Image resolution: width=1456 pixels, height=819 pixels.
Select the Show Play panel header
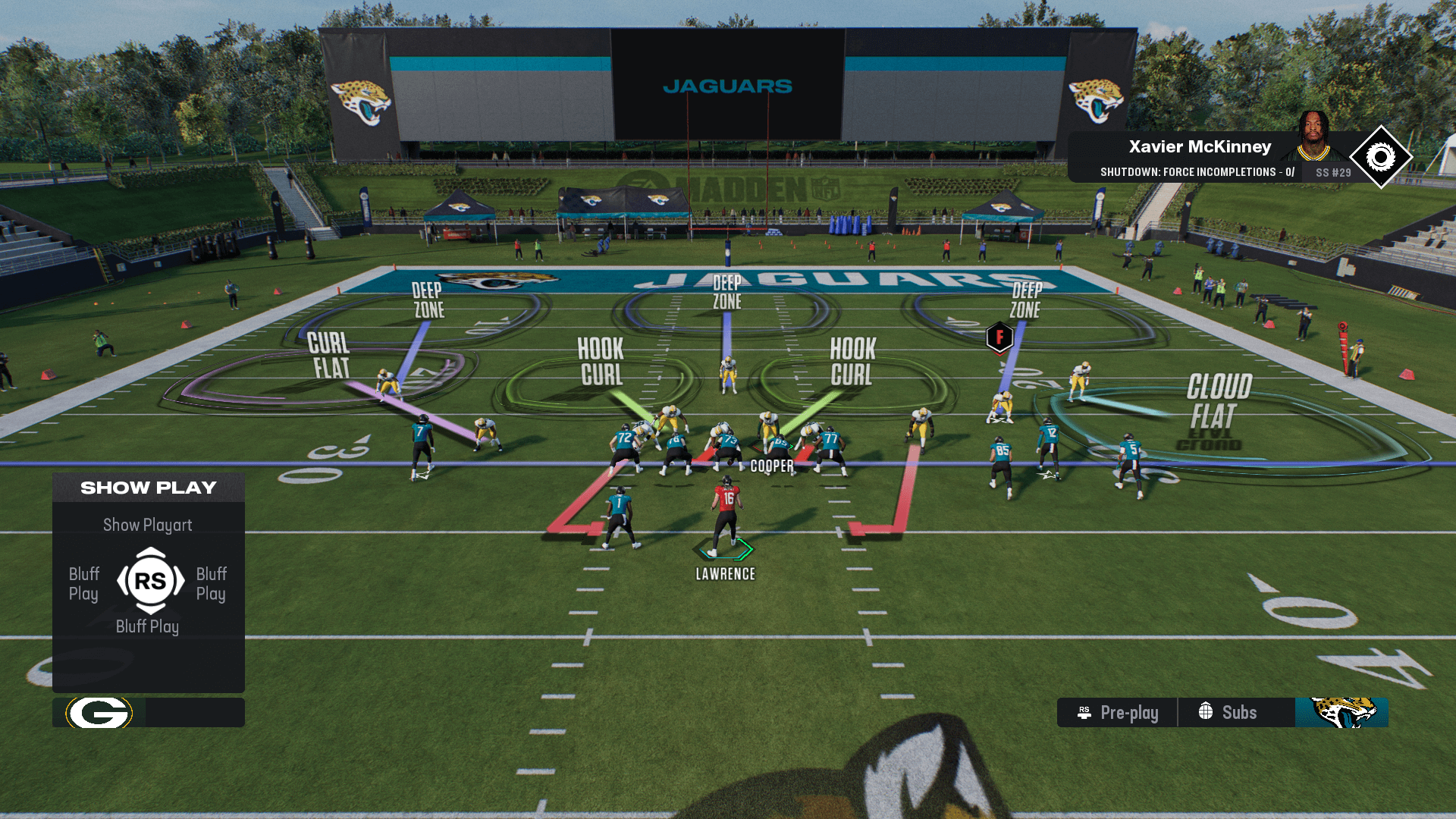149,488
